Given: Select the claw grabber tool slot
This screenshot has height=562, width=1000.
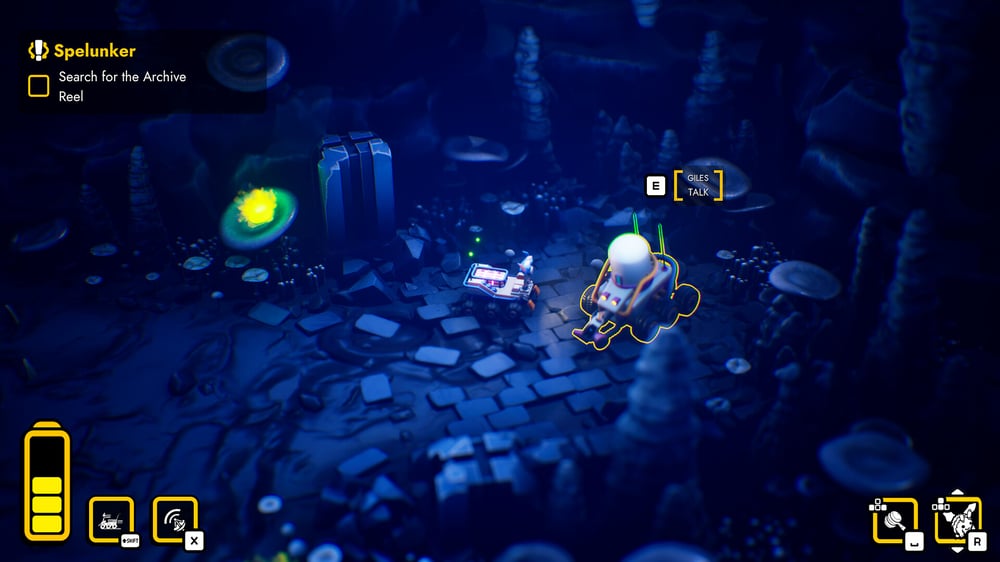Looking at the screenshot, I should point(957,520).
